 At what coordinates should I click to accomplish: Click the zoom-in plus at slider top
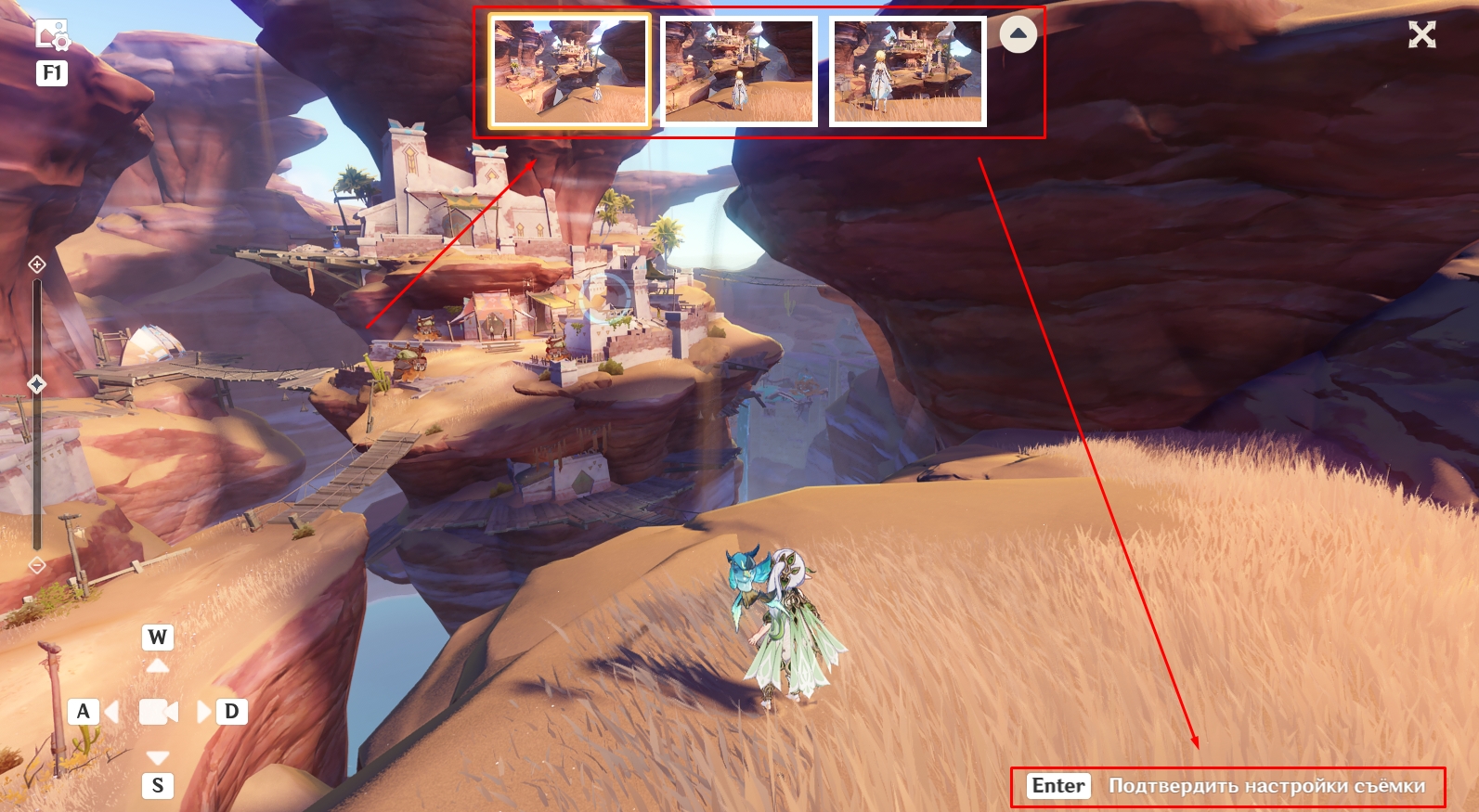(x=37, y=264)
